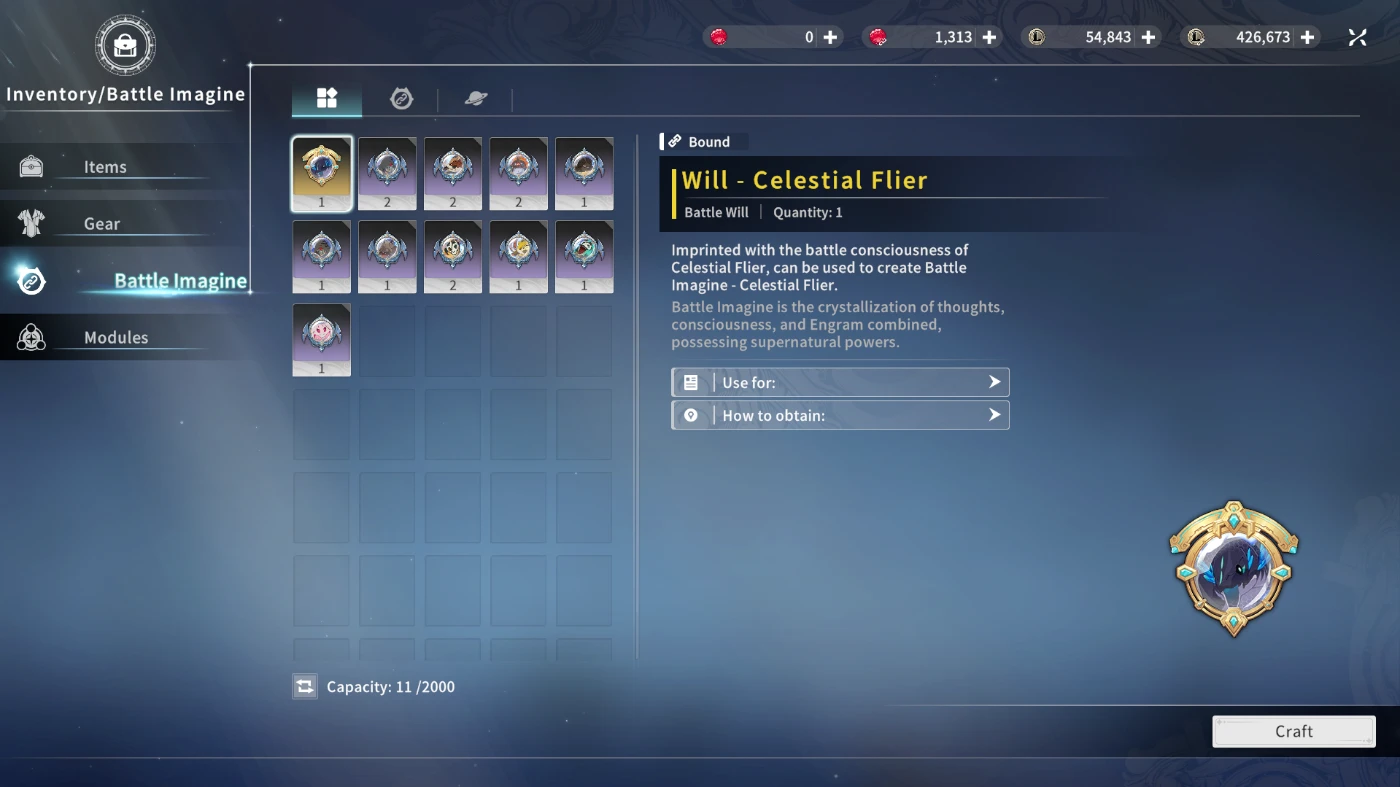Select the Battle Imagine section

[179, 281]
